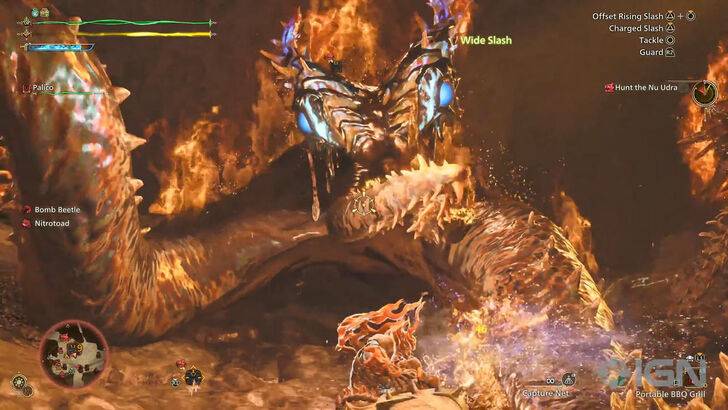This screenshot has width=728, height=410.
Task: Select the Nitrotoad entry
Action: point(52,223)
